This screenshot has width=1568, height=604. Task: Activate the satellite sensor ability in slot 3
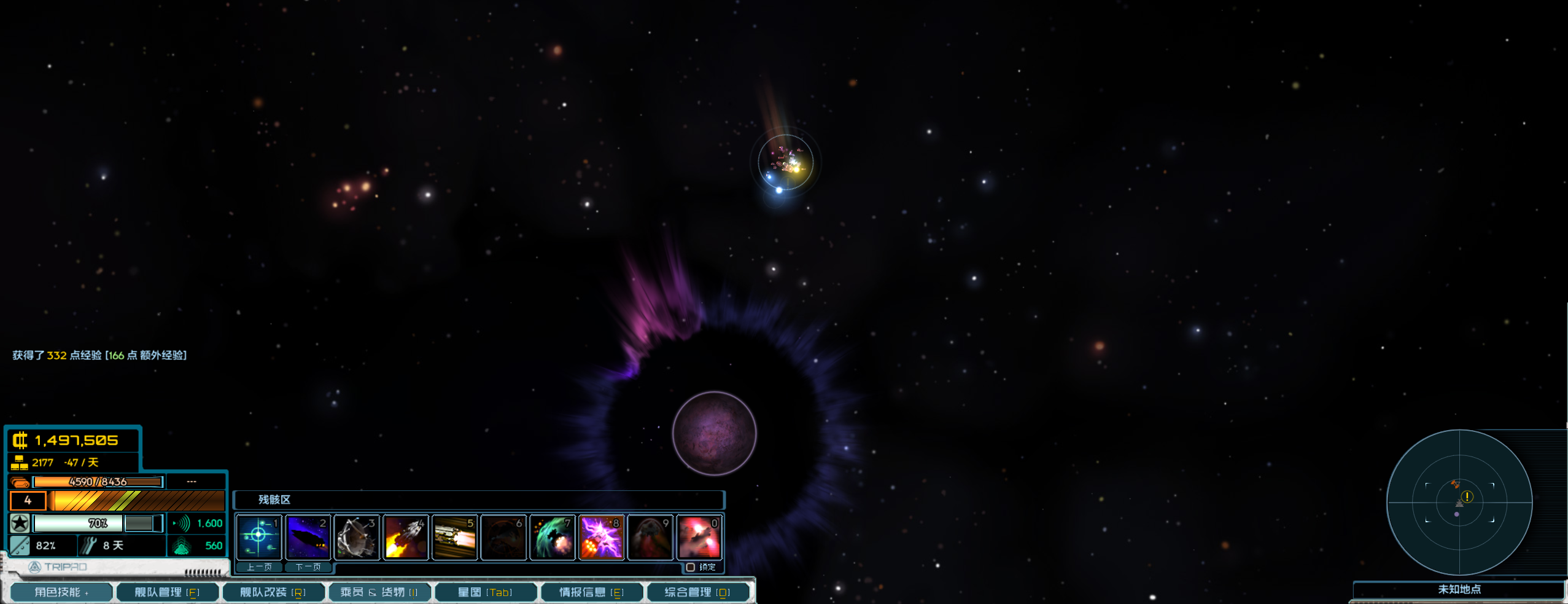click(357, 537)
